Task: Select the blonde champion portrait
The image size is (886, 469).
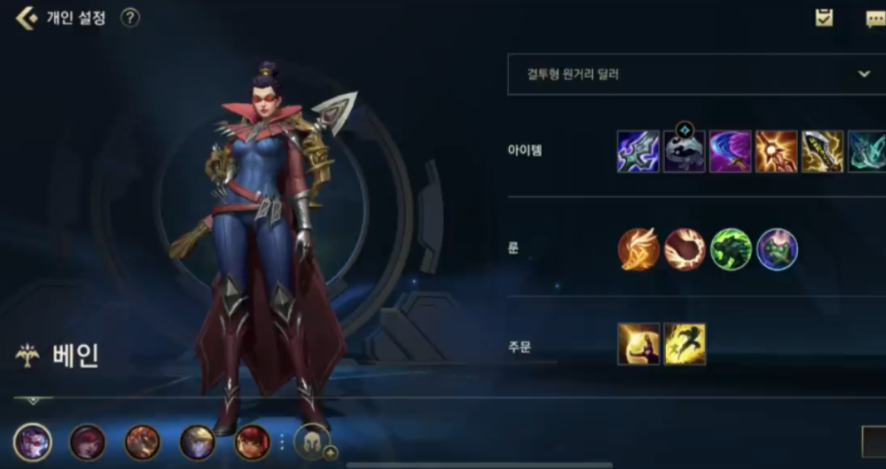Action: click(197, 441)
